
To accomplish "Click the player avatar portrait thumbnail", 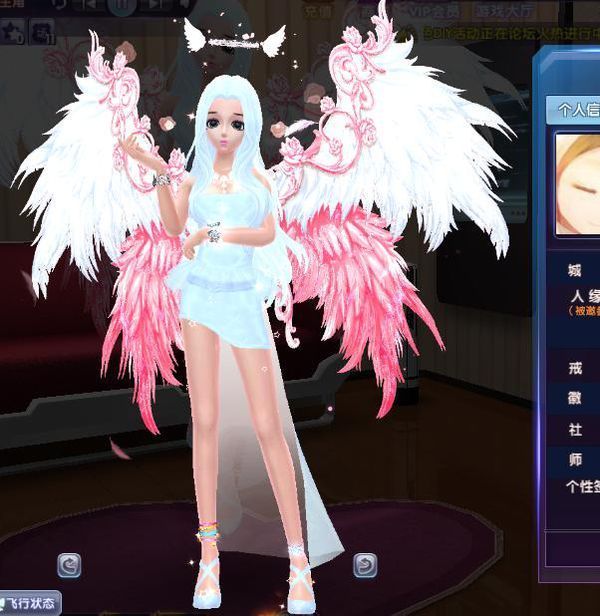I will tap(578, 185).
